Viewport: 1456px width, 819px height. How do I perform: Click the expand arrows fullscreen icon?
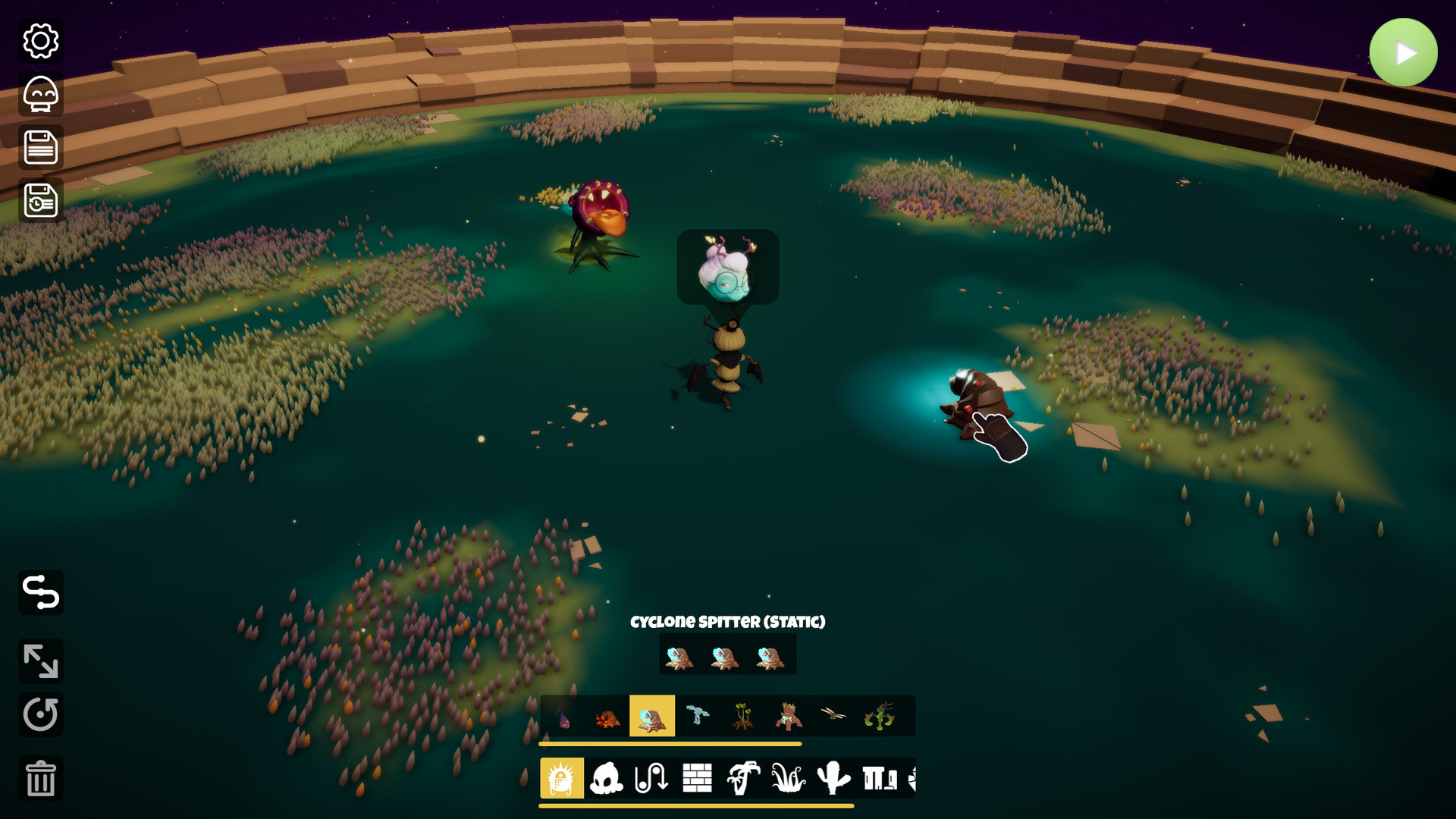point(40,662)
